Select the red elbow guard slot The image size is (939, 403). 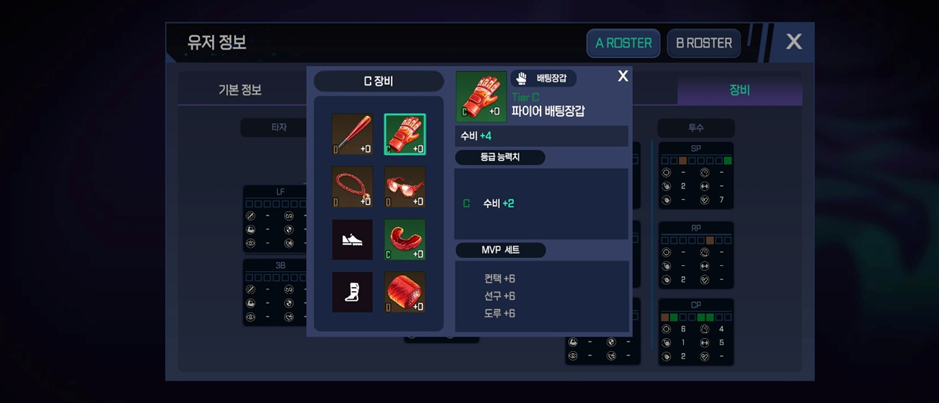coord(405,240)
